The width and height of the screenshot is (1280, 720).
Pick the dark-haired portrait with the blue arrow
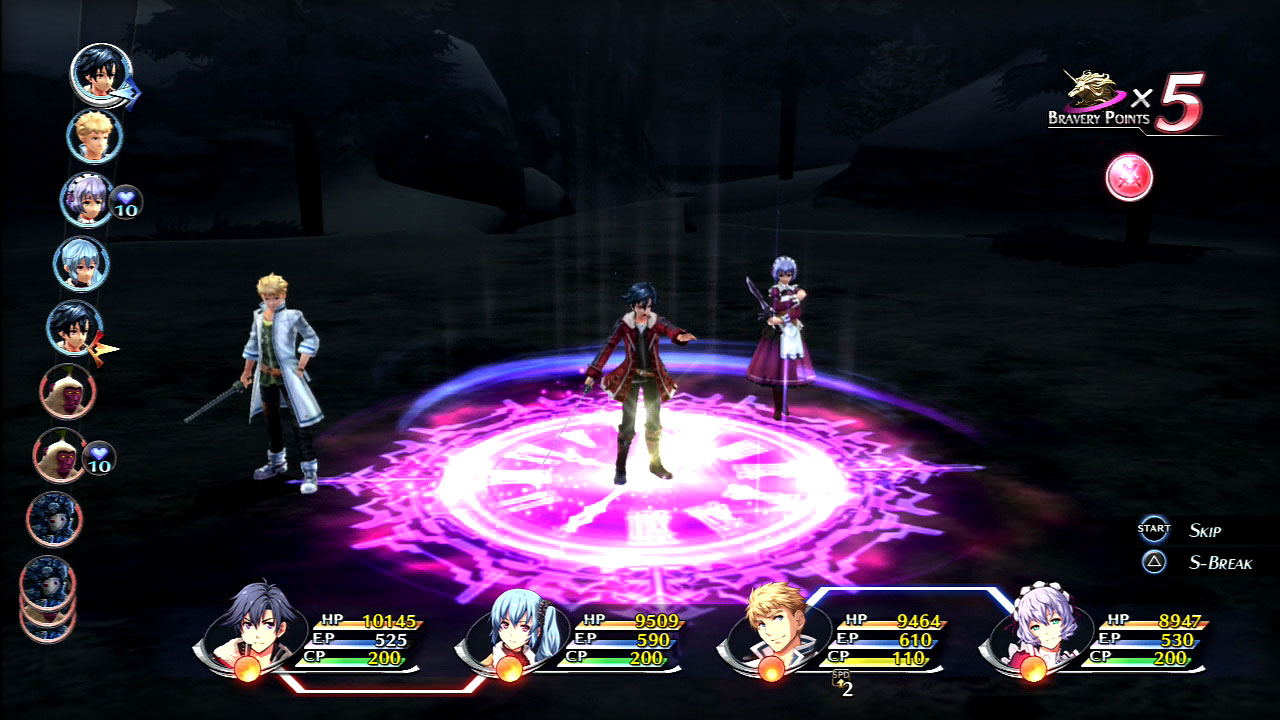point(101,73)
